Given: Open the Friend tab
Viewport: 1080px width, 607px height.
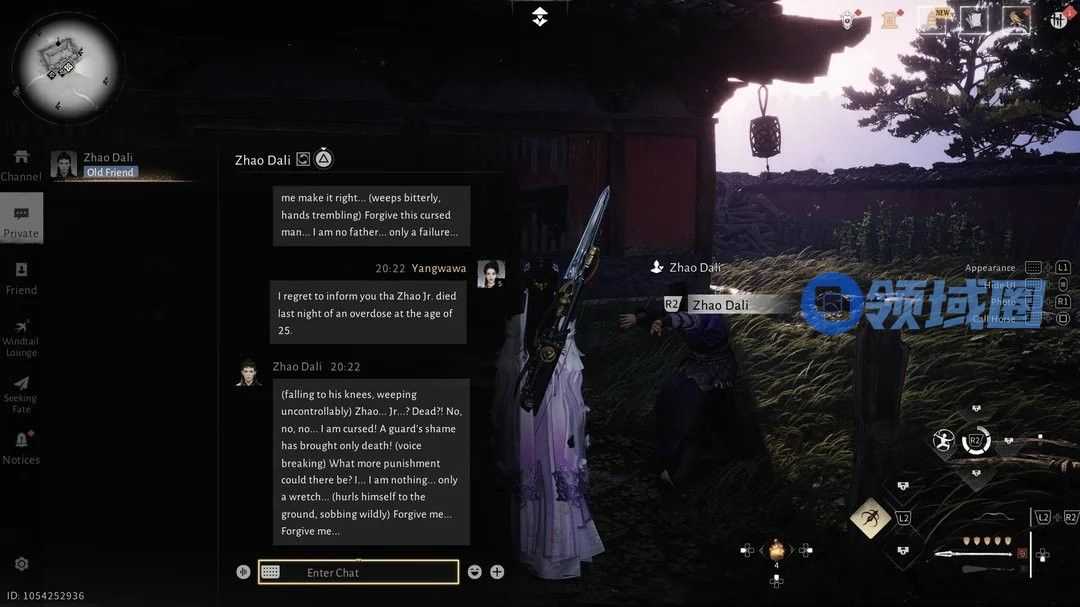Looking at the screenshot, I should coord(21,278).
